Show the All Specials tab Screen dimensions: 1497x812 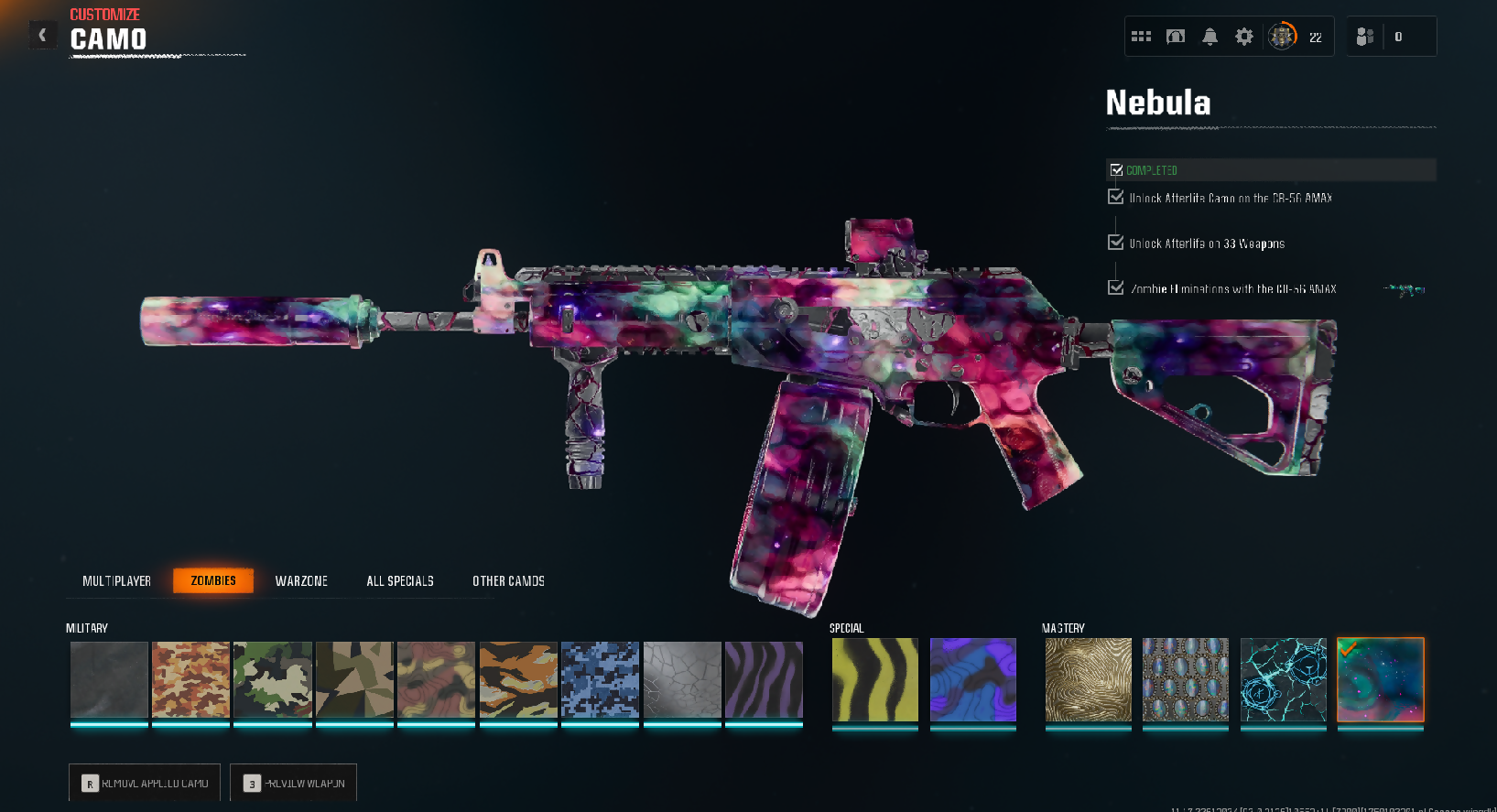pos(400,581)
